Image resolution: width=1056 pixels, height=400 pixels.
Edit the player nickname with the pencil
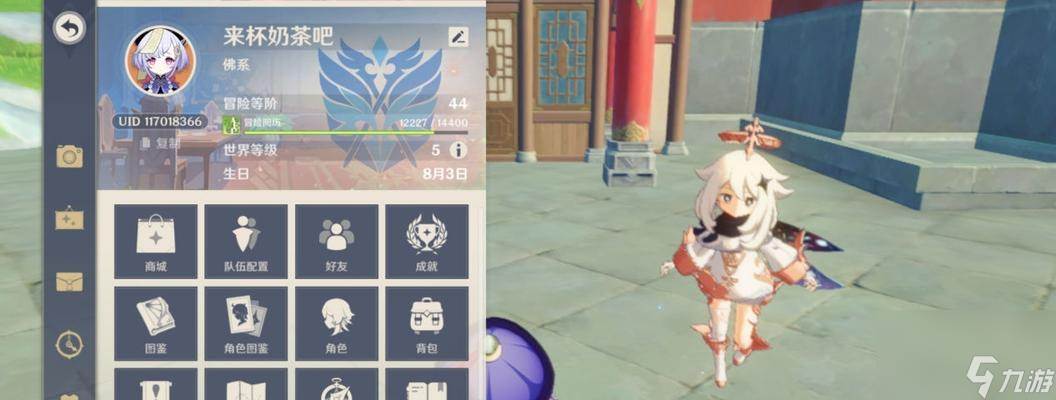pyautogui.click(x=458, y=37)
